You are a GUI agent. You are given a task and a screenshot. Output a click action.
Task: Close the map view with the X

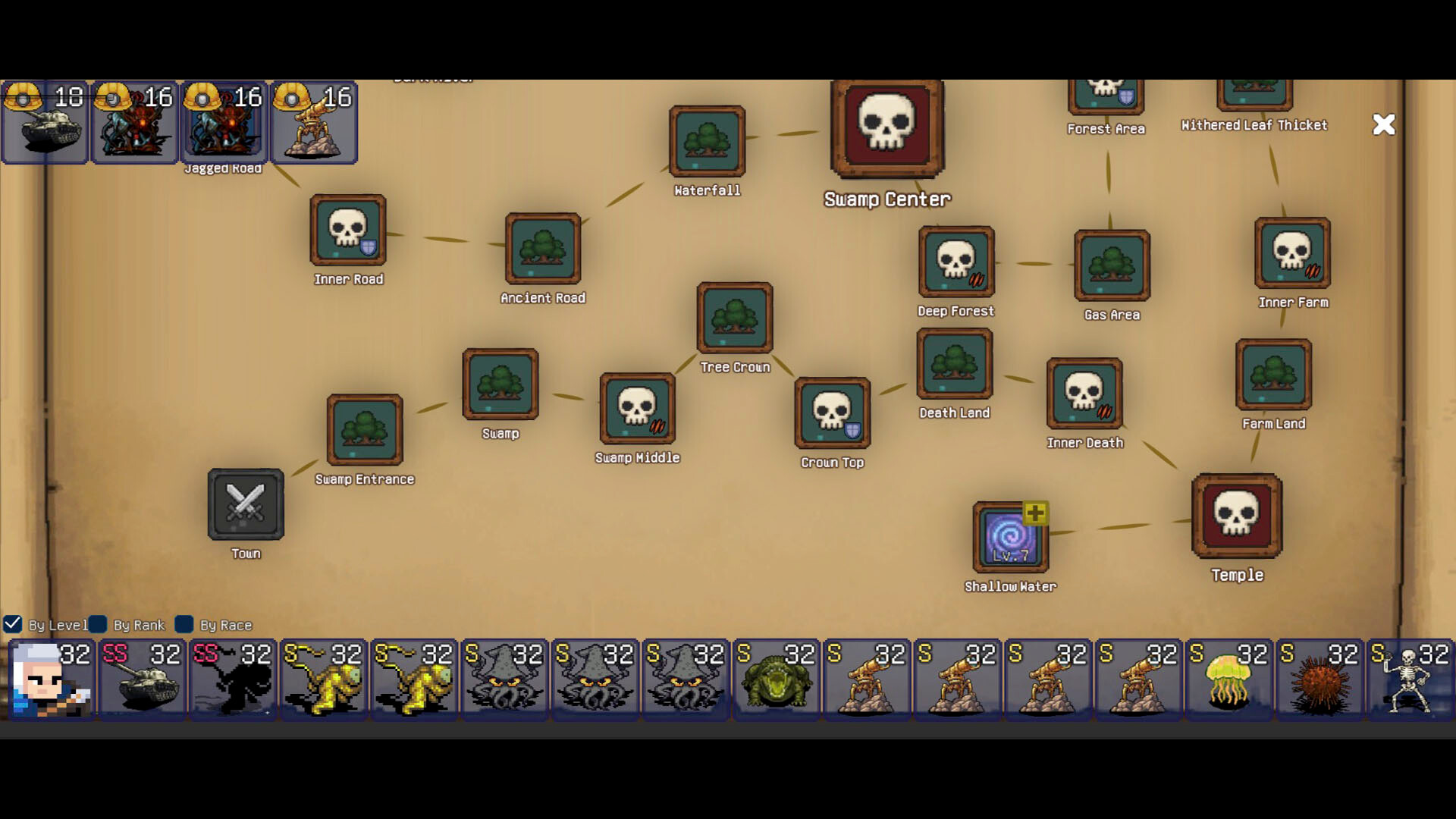(x=1384, y=124)
